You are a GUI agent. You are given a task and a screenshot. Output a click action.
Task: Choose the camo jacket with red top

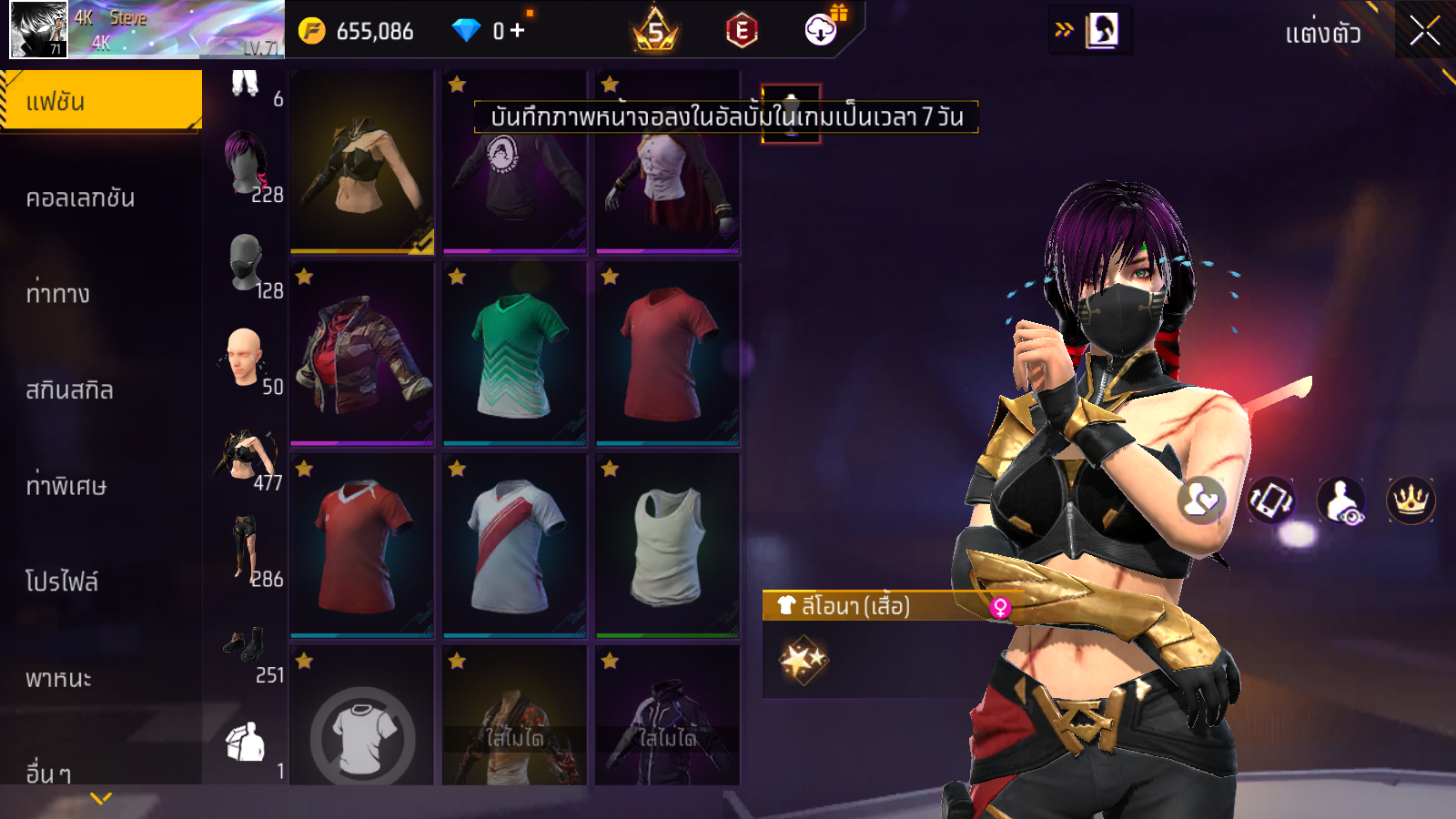tap(362, 354)
